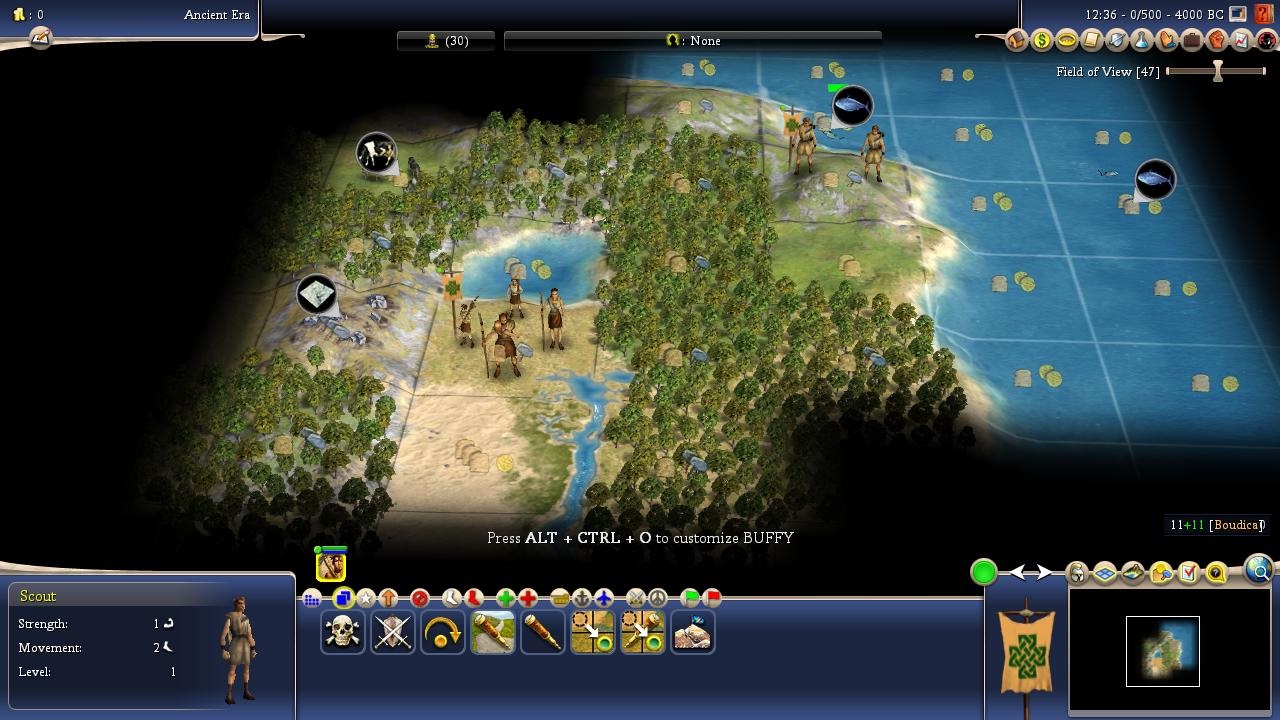This screenshot has width=1280, height=720.
Task: Select the Scout unit portrait above the action bar
Action: click(x=331, y=565)
